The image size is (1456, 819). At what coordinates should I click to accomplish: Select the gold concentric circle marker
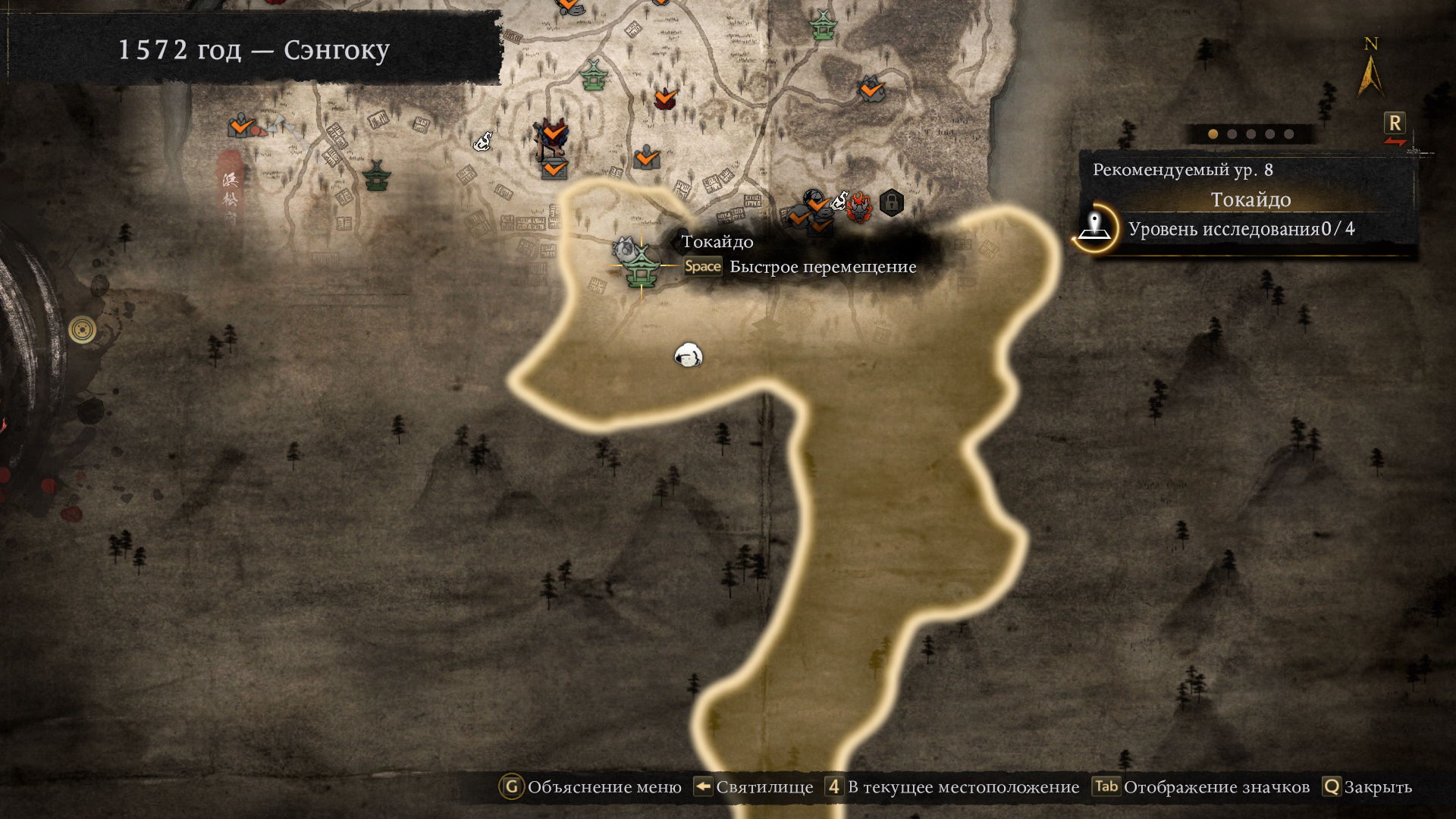click(82, 330)
